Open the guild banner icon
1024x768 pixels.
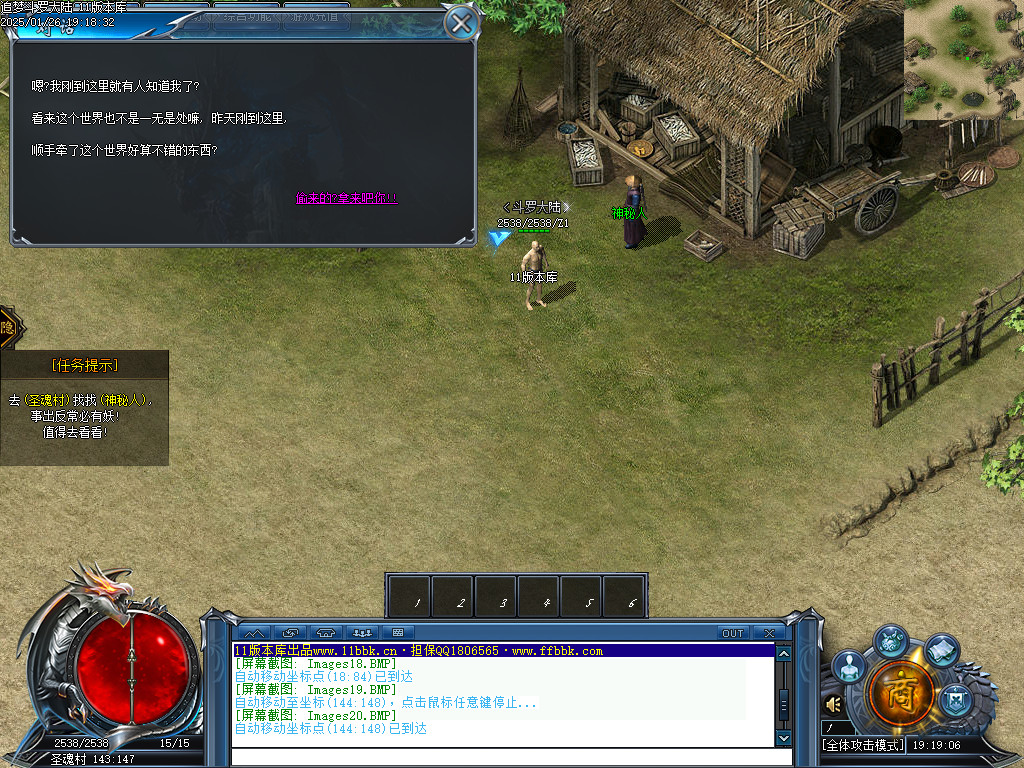click(956, 698)
